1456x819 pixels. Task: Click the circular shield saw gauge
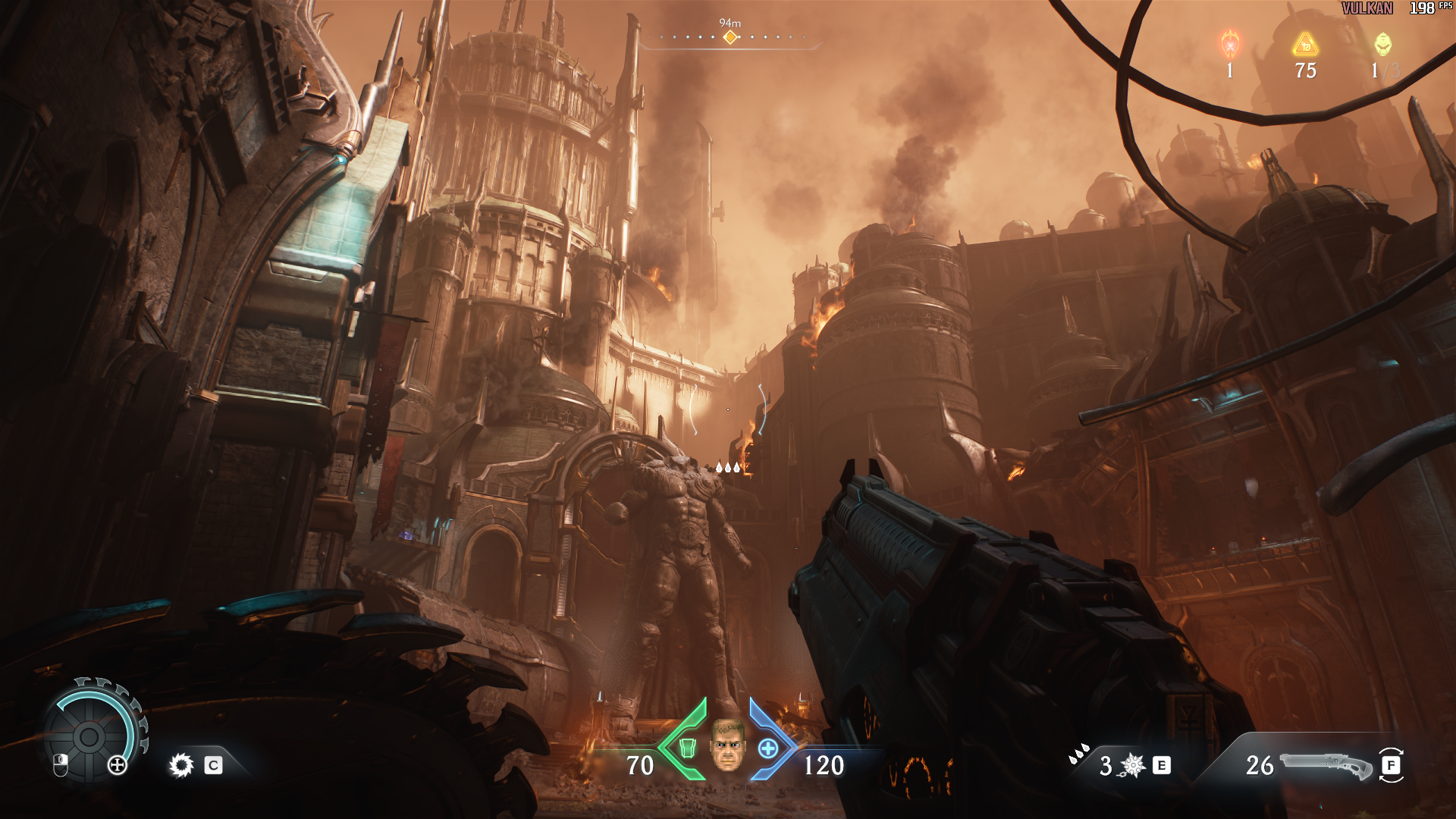(x=90, y=735)
